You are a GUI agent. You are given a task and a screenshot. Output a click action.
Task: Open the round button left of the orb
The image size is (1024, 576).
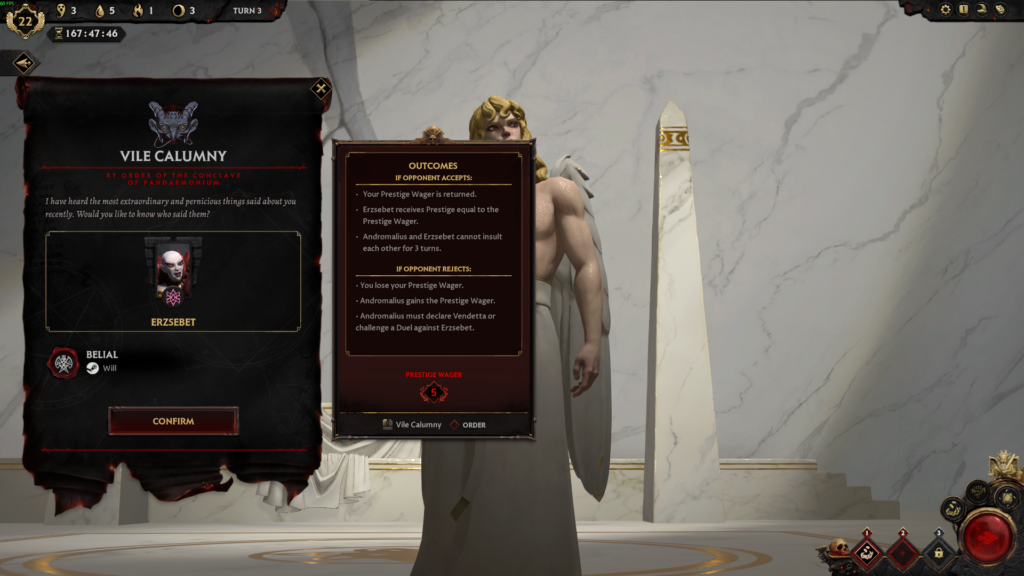coord(952,509)
